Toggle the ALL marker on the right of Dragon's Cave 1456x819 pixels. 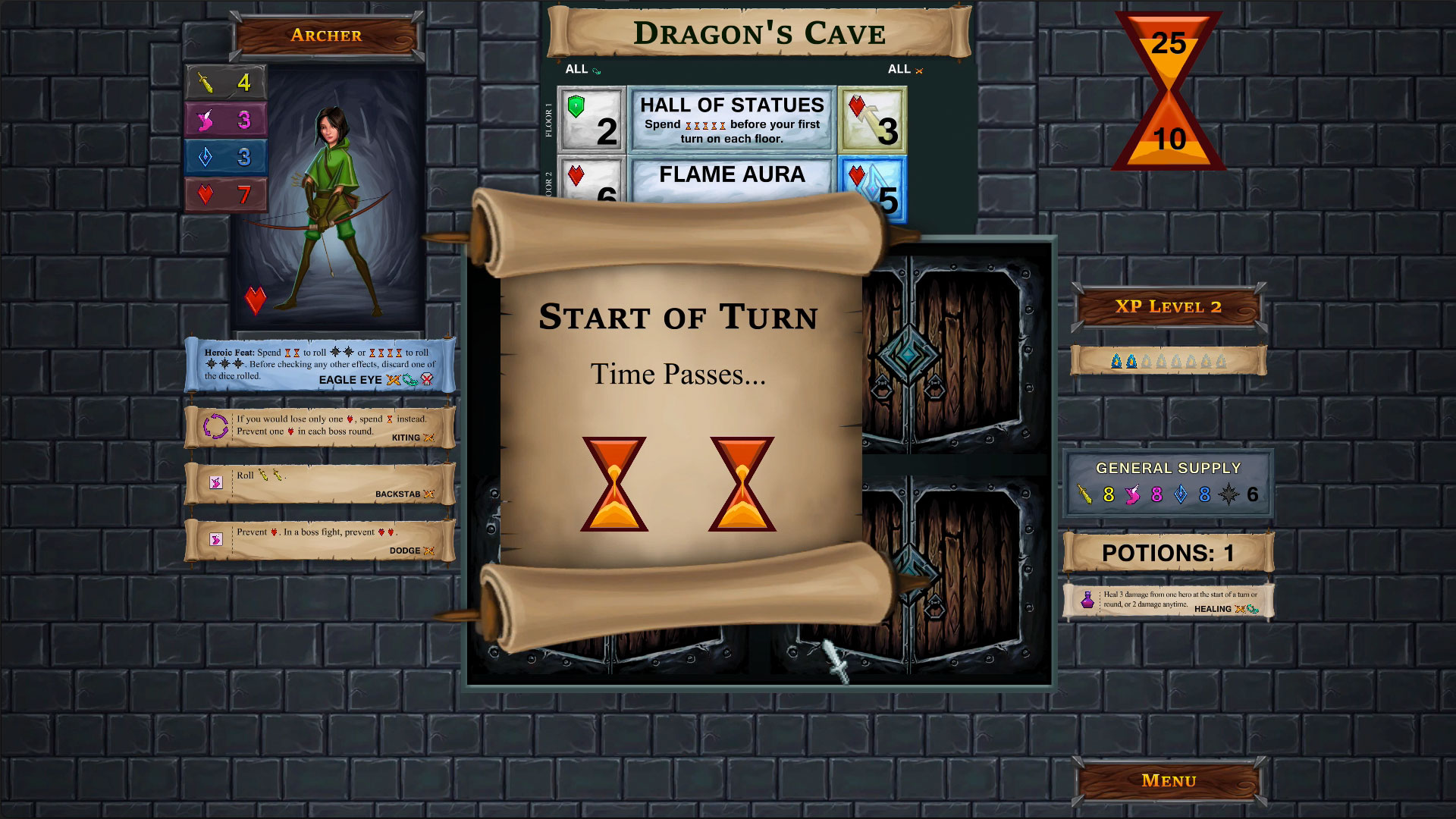click(904, 69)
